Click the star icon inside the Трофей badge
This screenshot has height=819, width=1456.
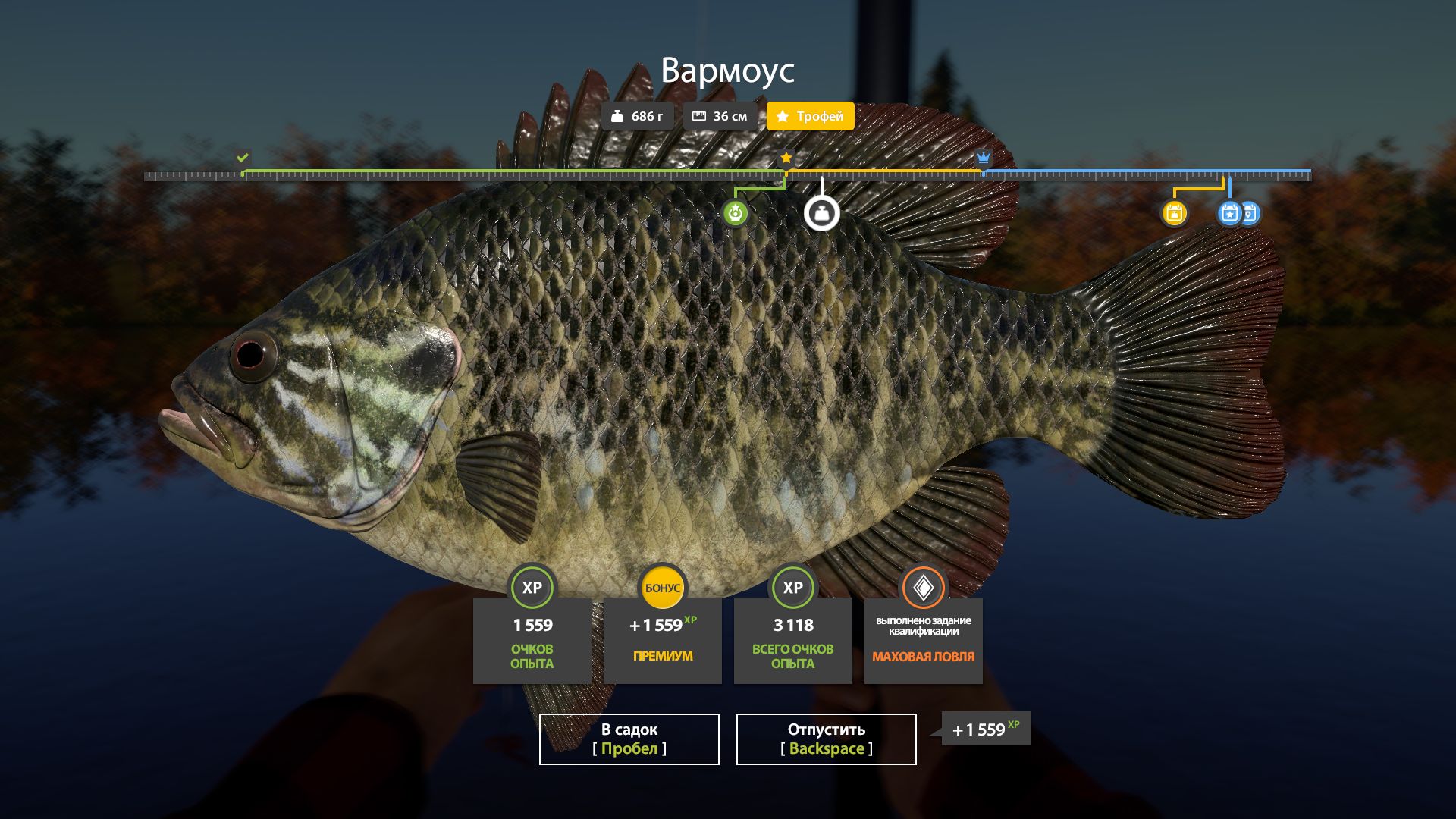tap(782, 116)
